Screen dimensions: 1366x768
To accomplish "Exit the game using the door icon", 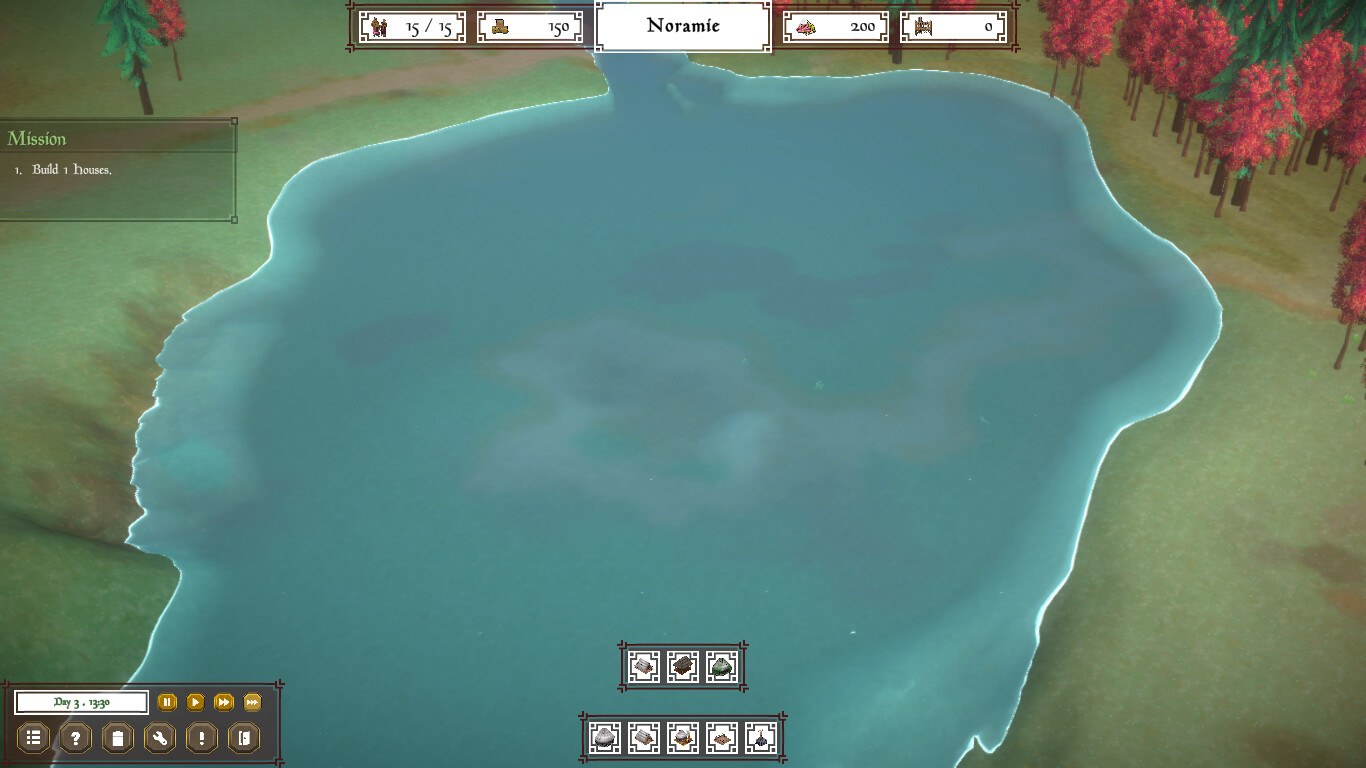I will [x=242, y=737].
